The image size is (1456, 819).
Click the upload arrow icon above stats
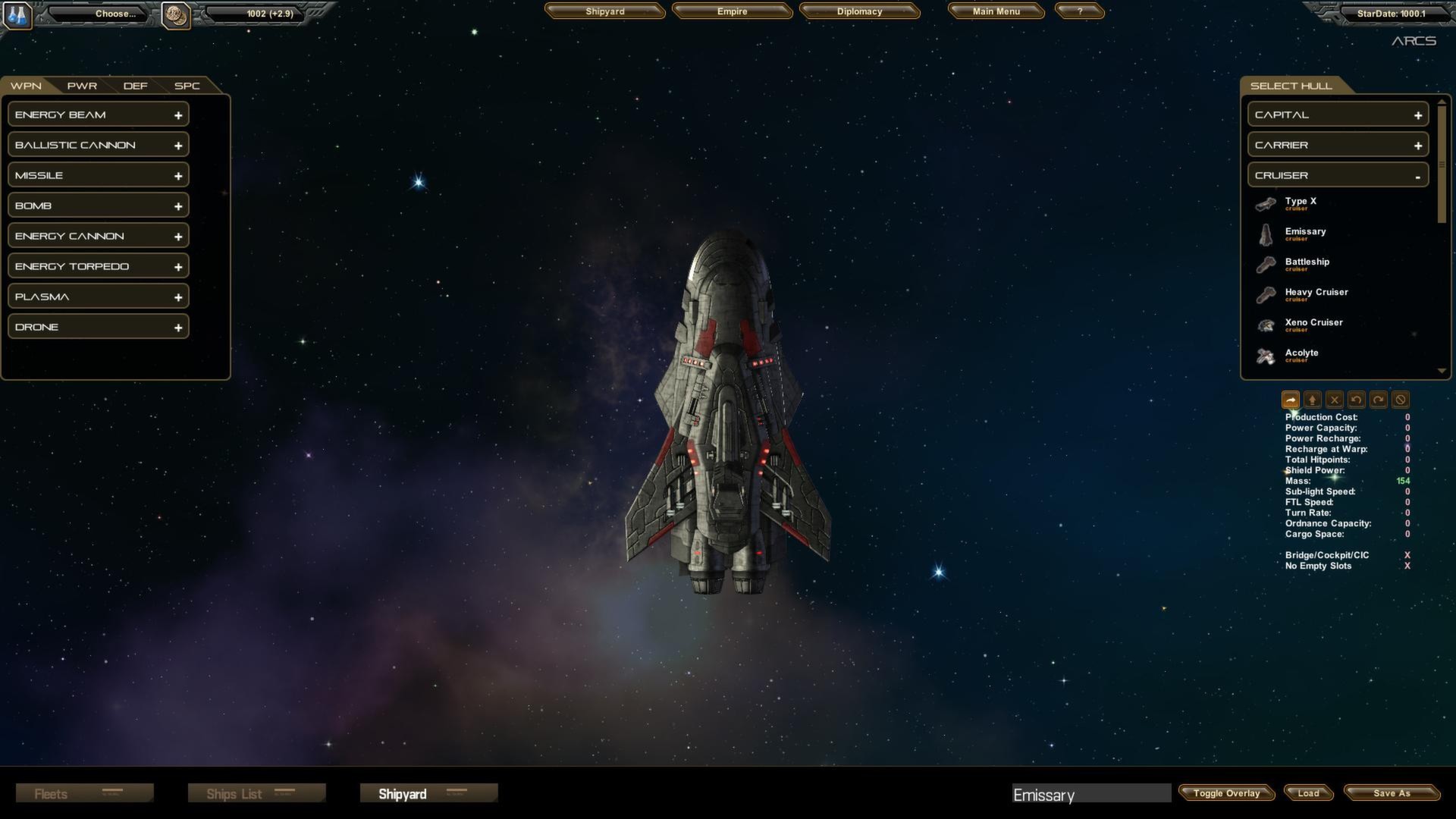1313,400
